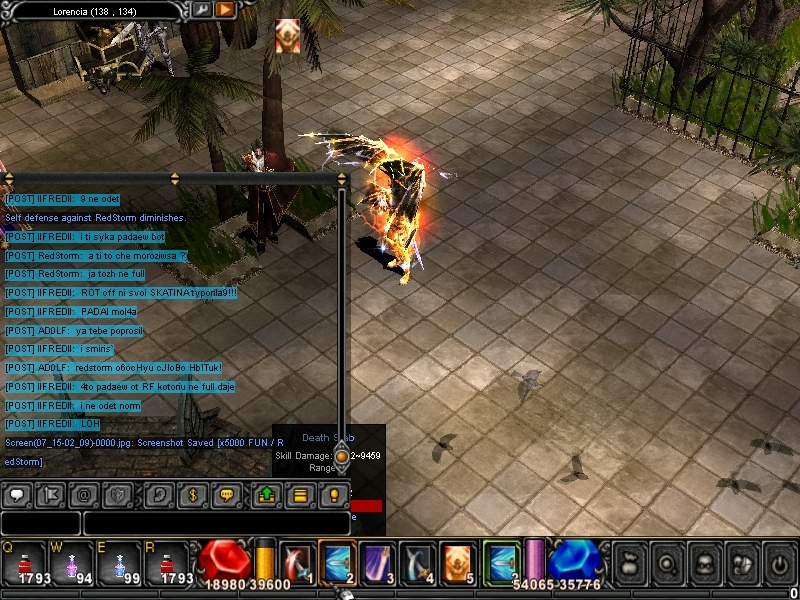Toggle the @ chat filter button
The image size is (800, 600).
point(84,494)
